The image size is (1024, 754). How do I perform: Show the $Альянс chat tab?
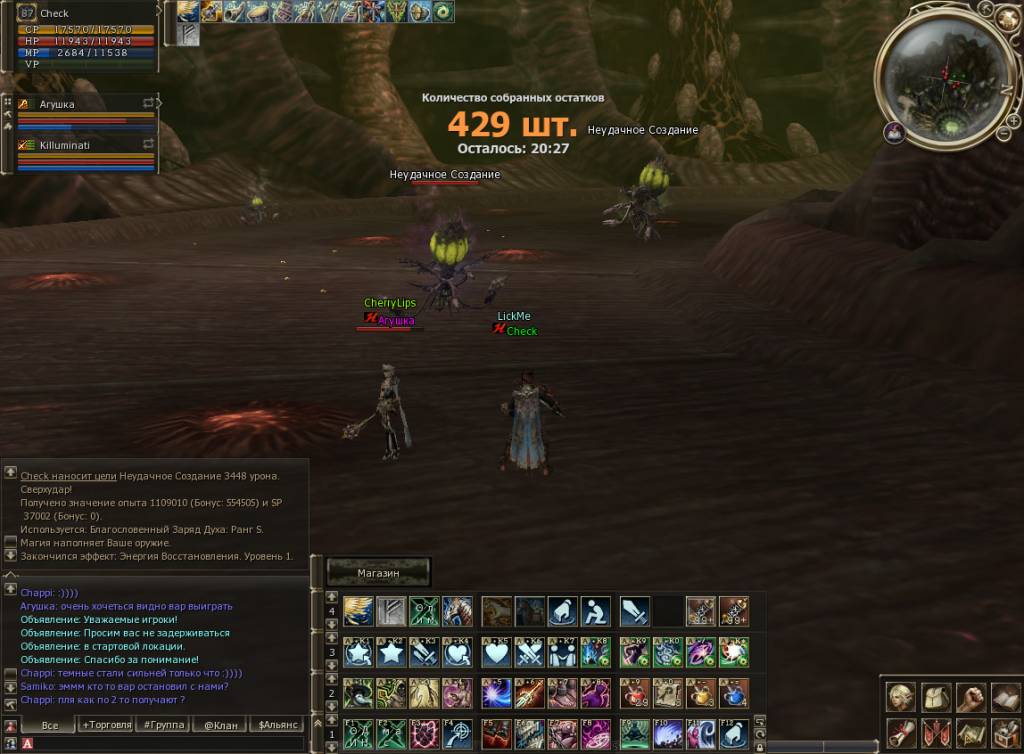pyautogui.click(x=277, y=724)
